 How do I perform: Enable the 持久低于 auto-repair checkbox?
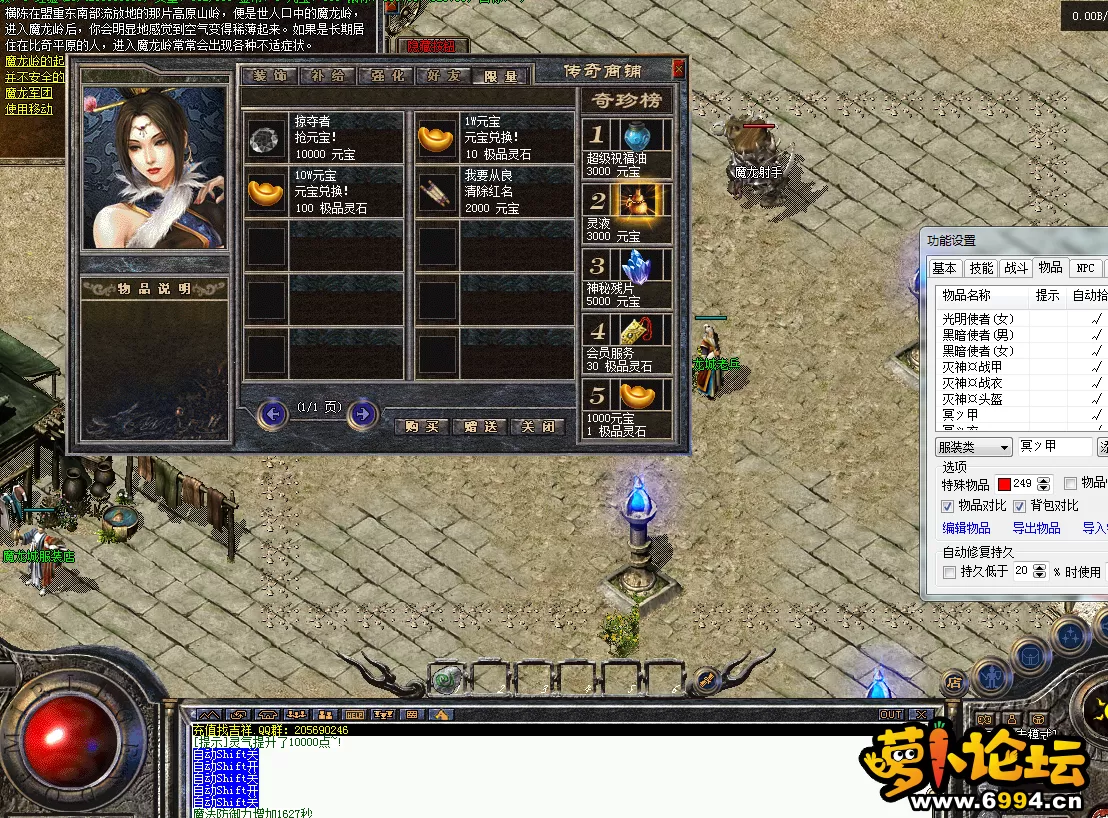(949, 572)
